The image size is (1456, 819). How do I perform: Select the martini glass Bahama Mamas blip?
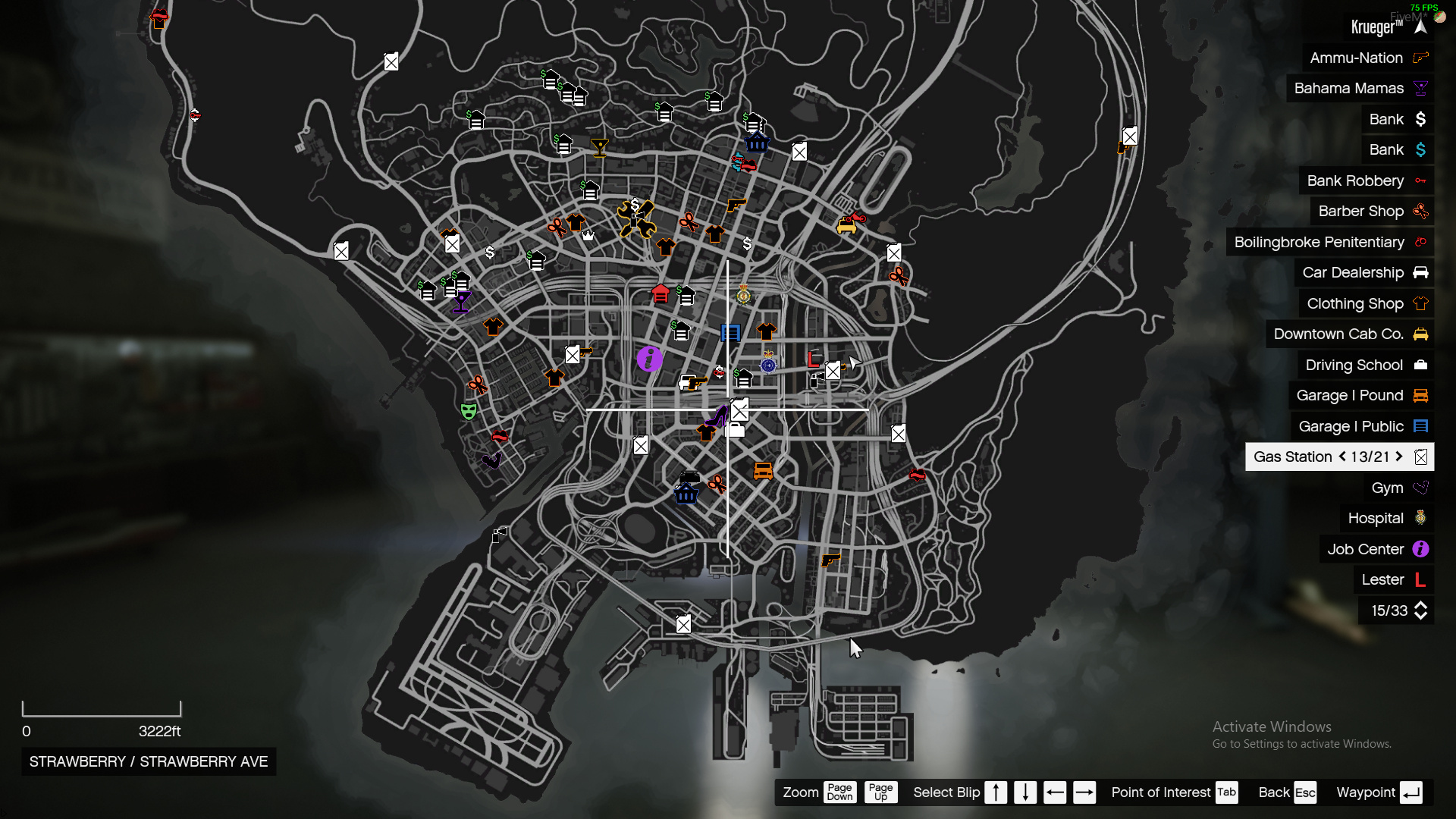pyautogui.click(x=461, y=302)
